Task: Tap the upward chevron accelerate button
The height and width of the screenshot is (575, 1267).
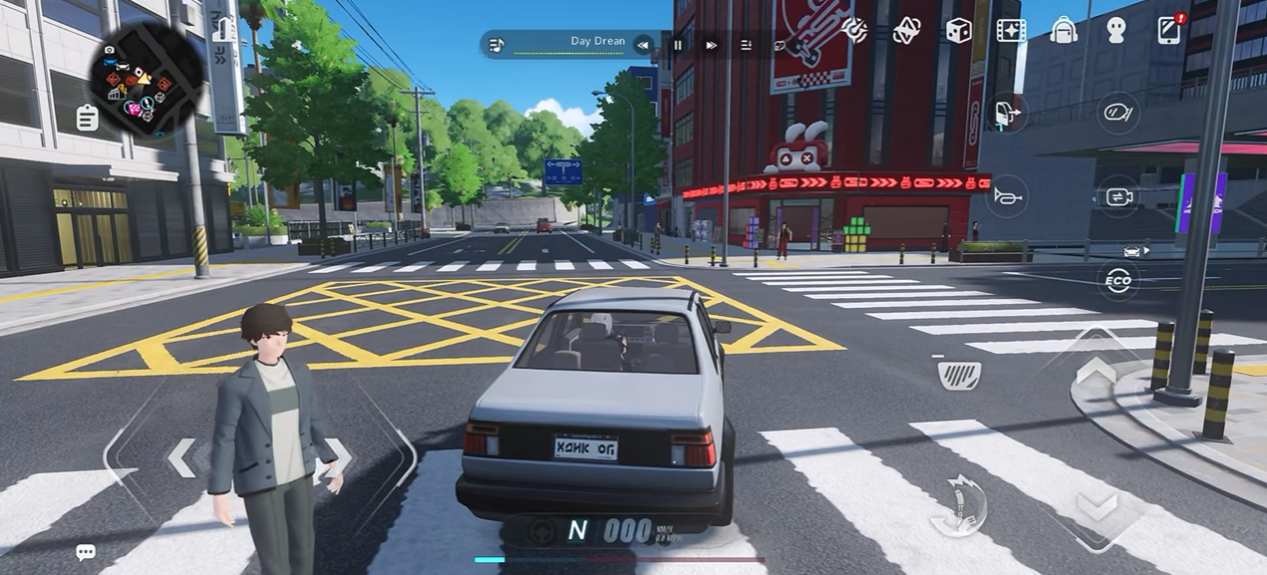Action: [1096, 372]
